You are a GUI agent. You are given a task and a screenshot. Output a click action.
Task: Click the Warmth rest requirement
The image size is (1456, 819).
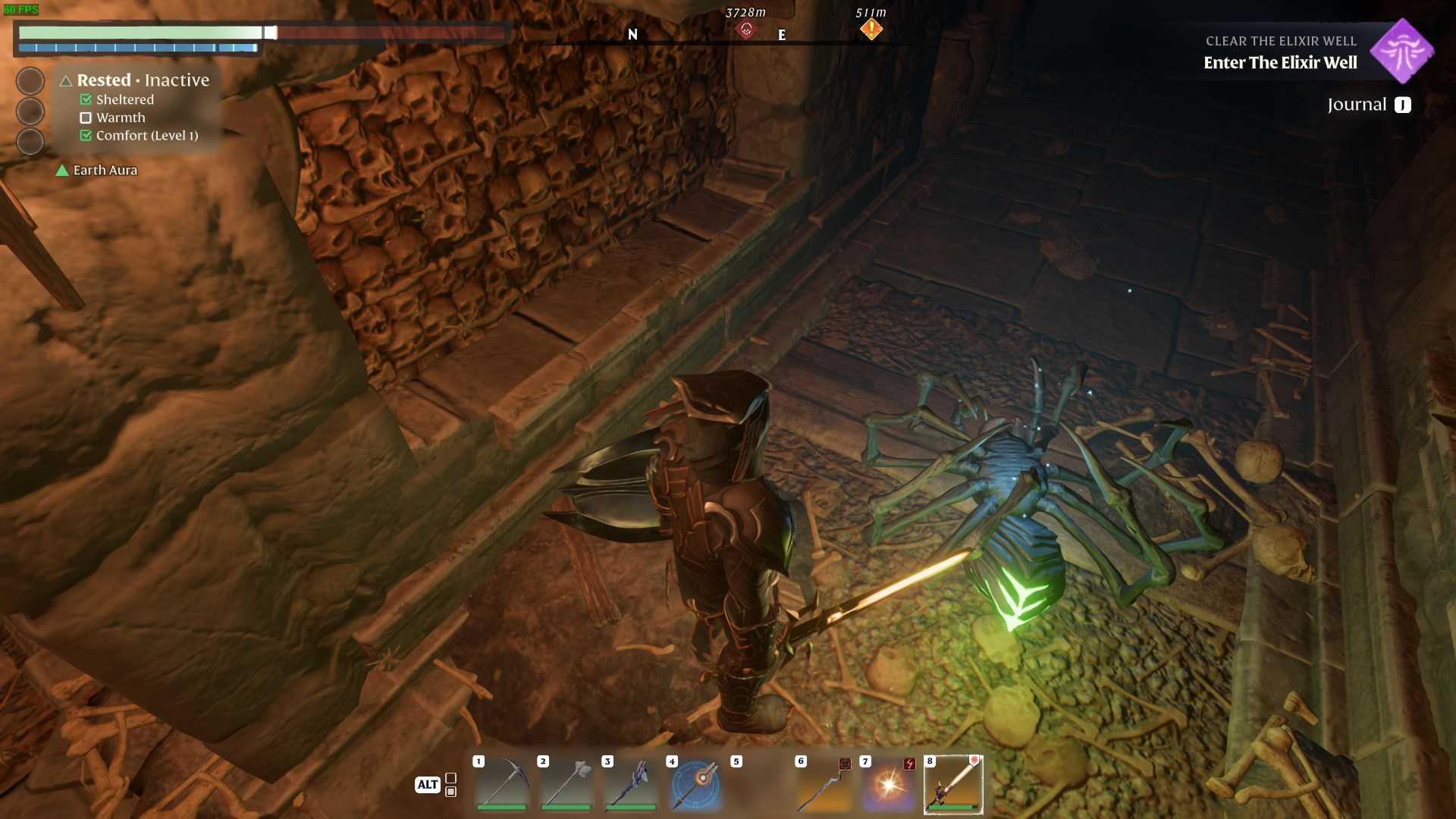(120, 118)
